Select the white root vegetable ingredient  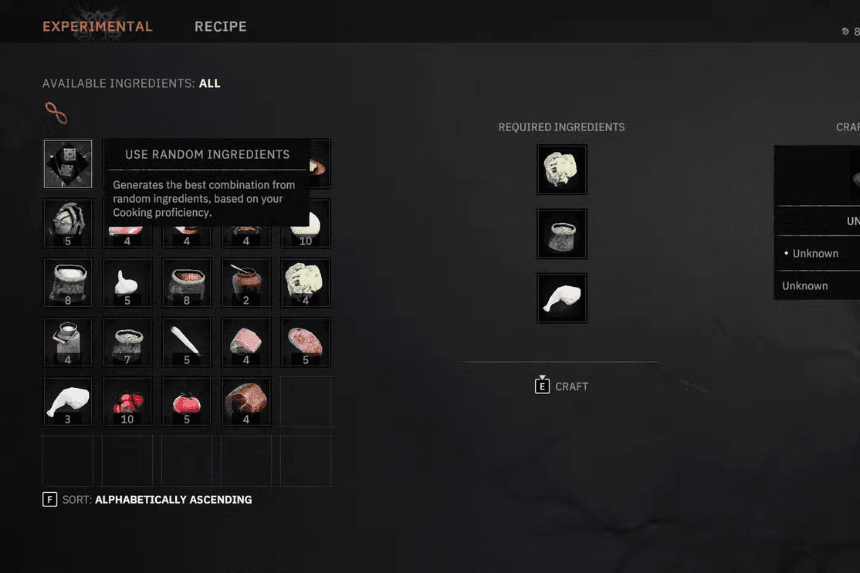[x=186, y=342]
